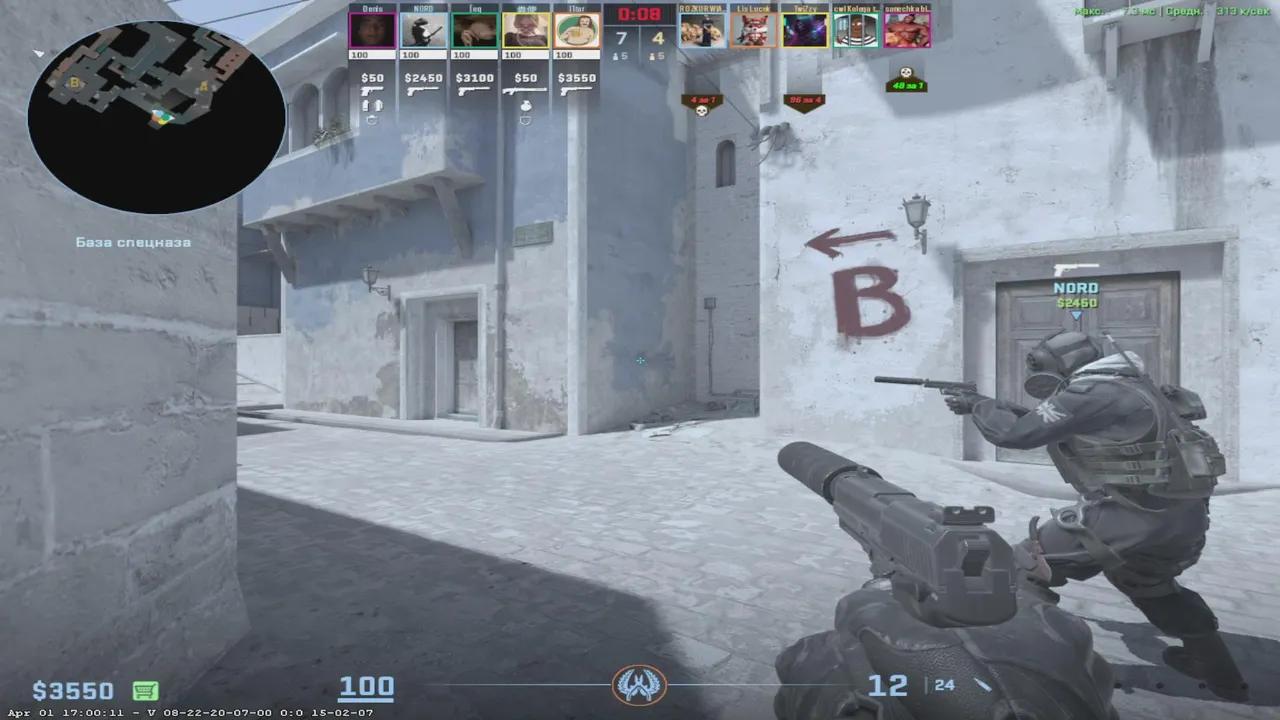Select Lis Luck's avatar on the T side
Screen dimensions: 1280x720
click(753, 30)
